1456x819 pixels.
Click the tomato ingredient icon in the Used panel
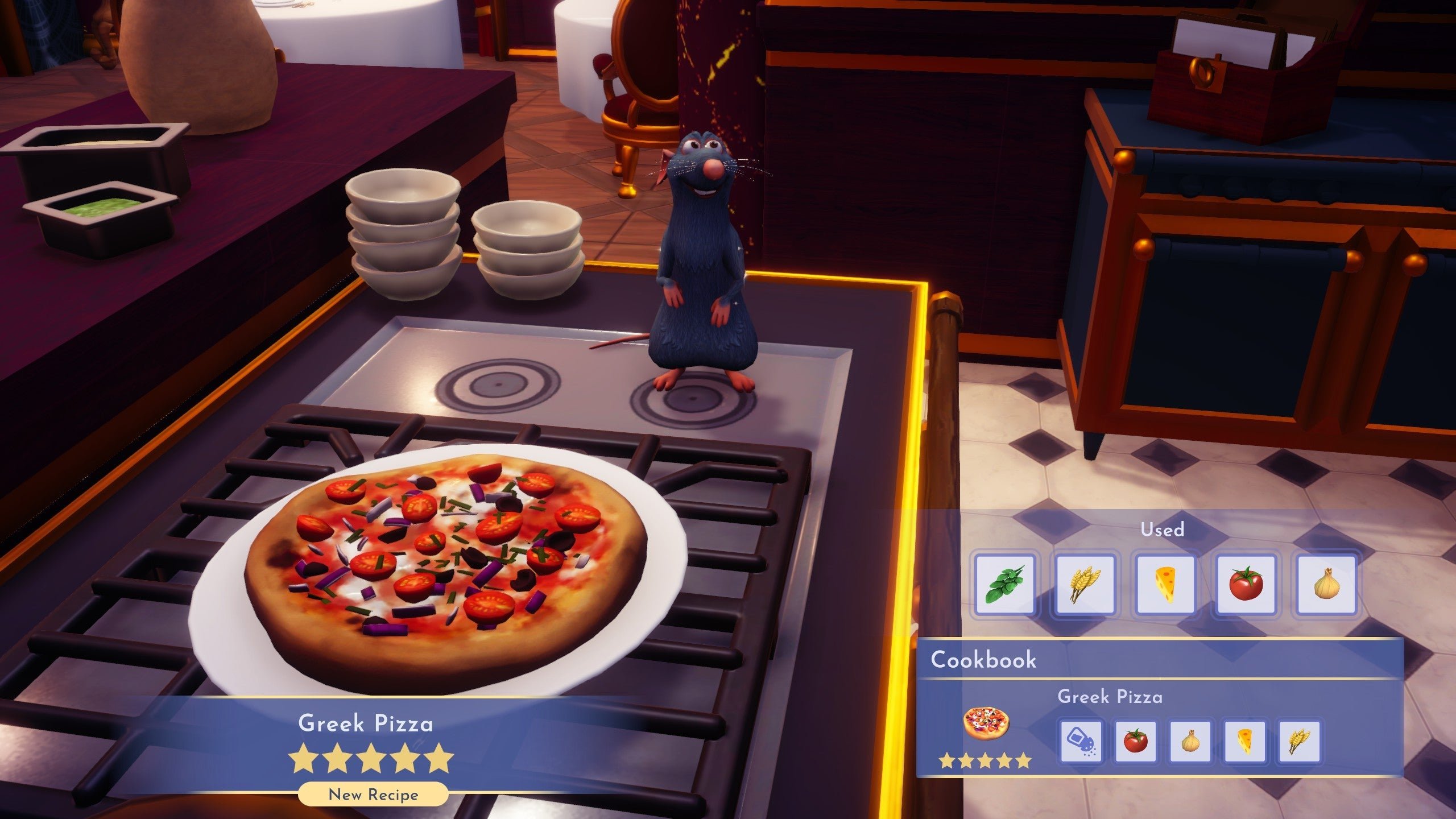(1244, 586)
